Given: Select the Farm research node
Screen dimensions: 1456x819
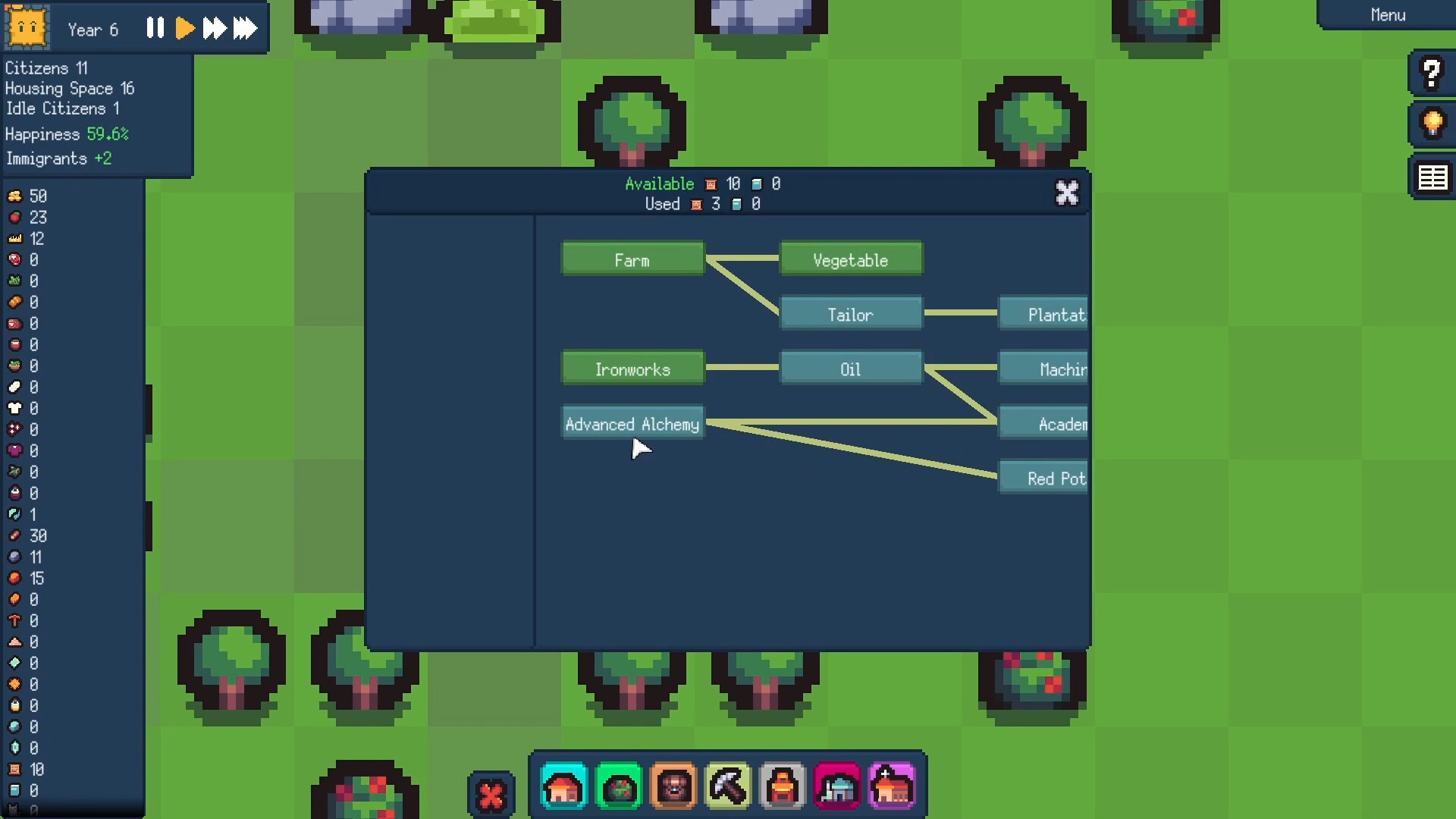Looking at the screenshot, I should pyautogui.click(x=632, y=259).
